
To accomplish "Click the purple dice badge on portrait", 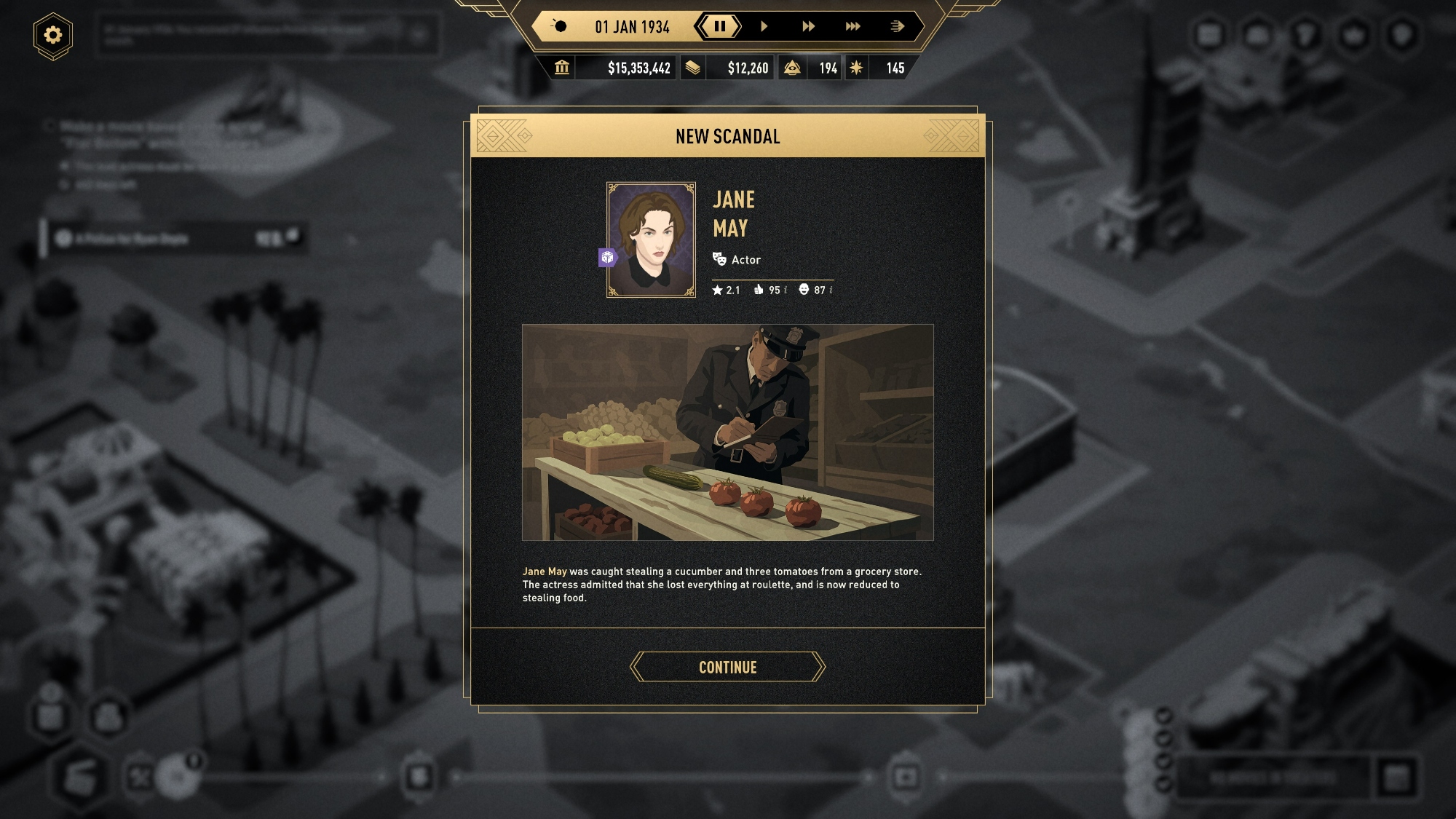I will 608,257.
